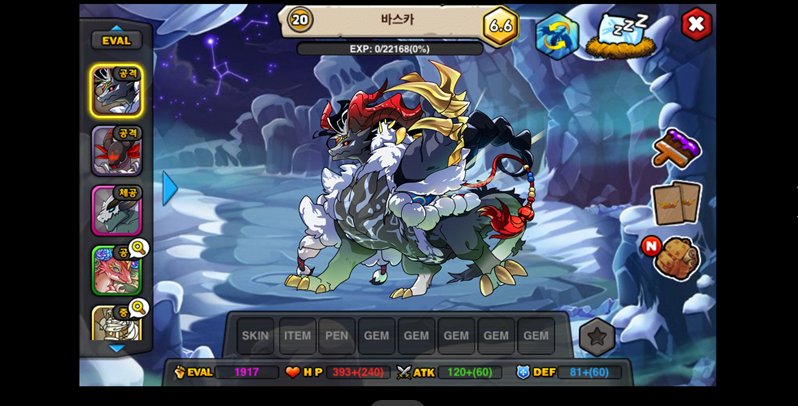Pick the pink-bordered grey dragon portrait
The image size is (798, 406).
pos(116,210)
